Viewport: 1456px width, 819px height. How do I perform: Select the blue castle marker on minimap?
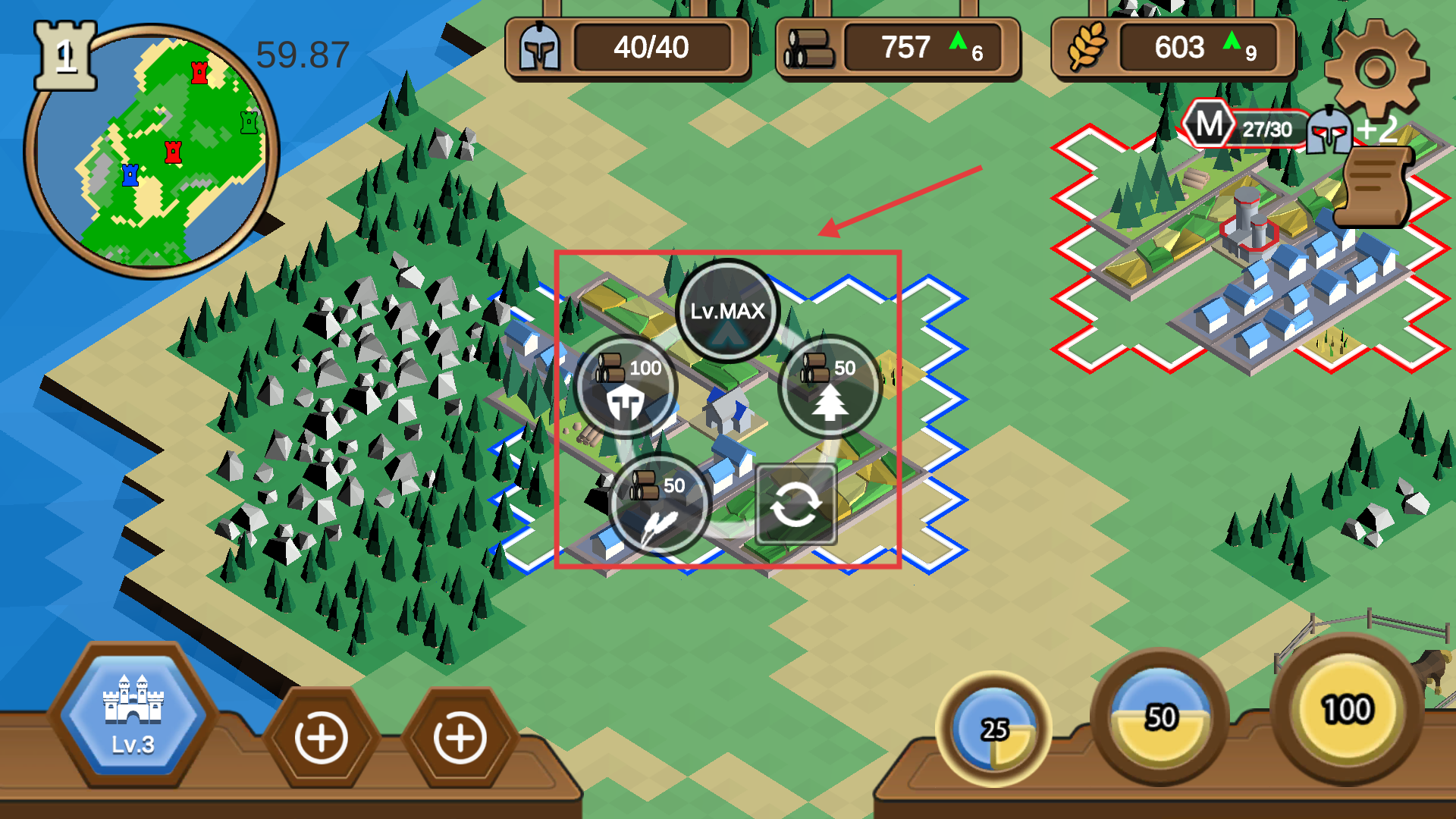(130, 175)
